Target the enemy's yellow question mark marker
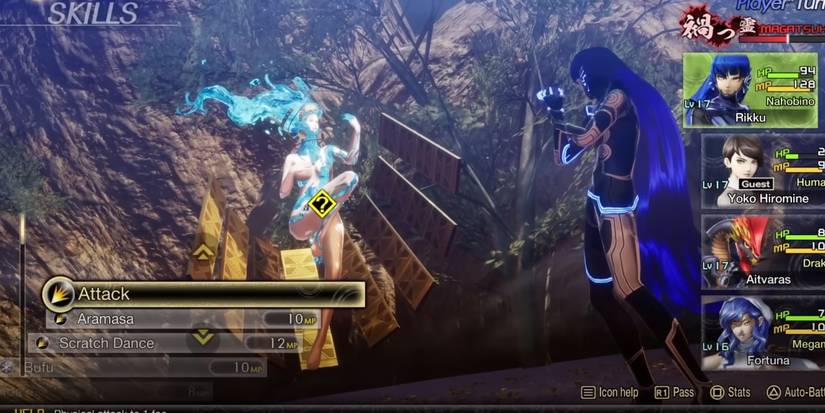This screenshot has width=825, height=413. click(x=321, y=204)
